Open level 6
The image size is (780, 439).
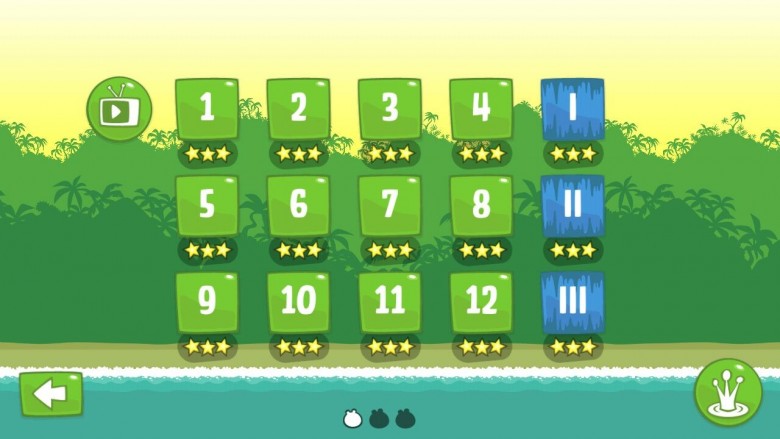[298, 205]
